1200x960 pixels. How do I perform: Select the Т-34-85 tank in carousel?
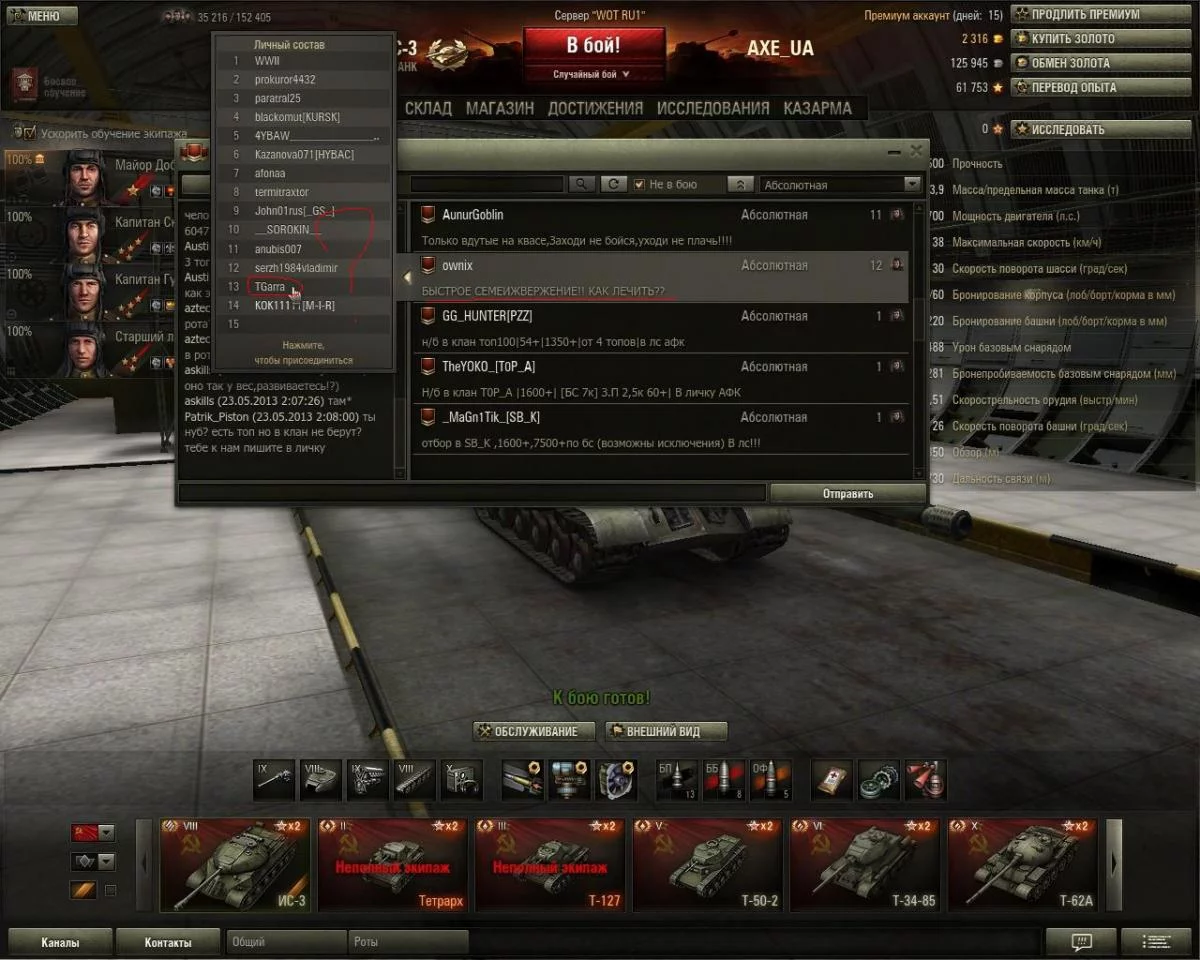[x=865, y=865]
